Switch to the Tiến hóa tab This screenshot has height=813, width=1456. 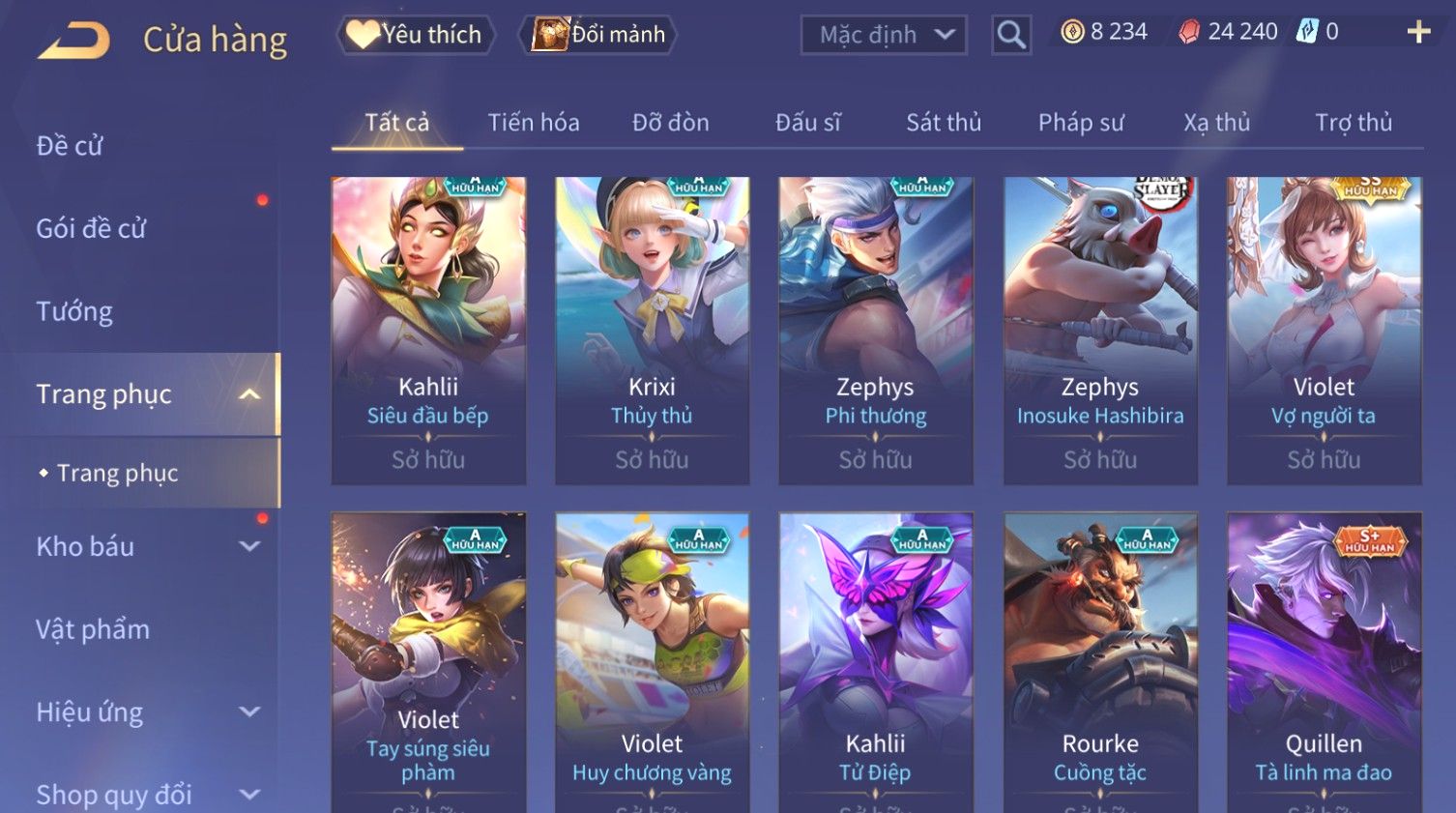coord(534,123)
